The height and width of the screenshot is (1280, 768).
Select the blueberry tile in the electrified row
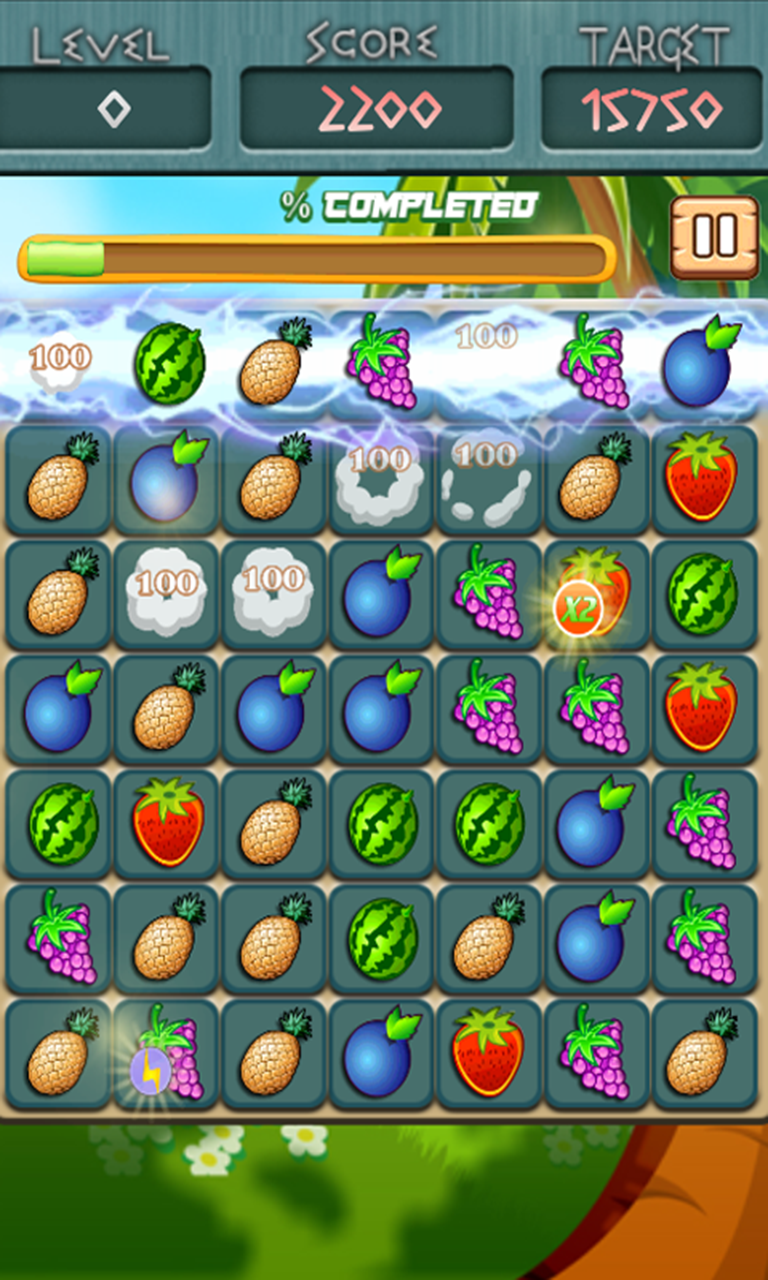[702, 363]
